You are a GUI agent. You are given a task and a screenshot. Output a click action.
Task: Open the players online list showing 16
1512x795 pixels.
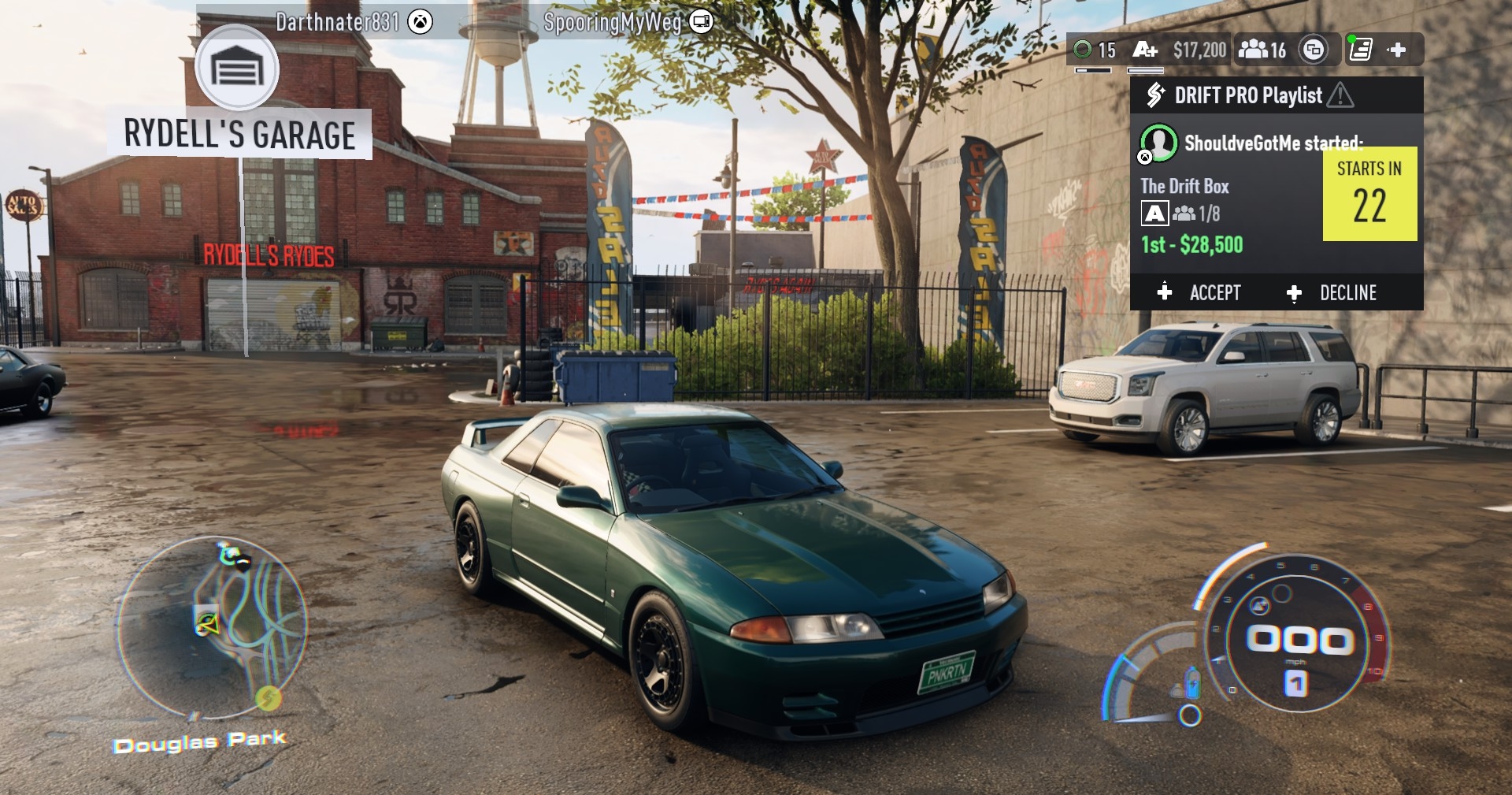coord(1262,50)
